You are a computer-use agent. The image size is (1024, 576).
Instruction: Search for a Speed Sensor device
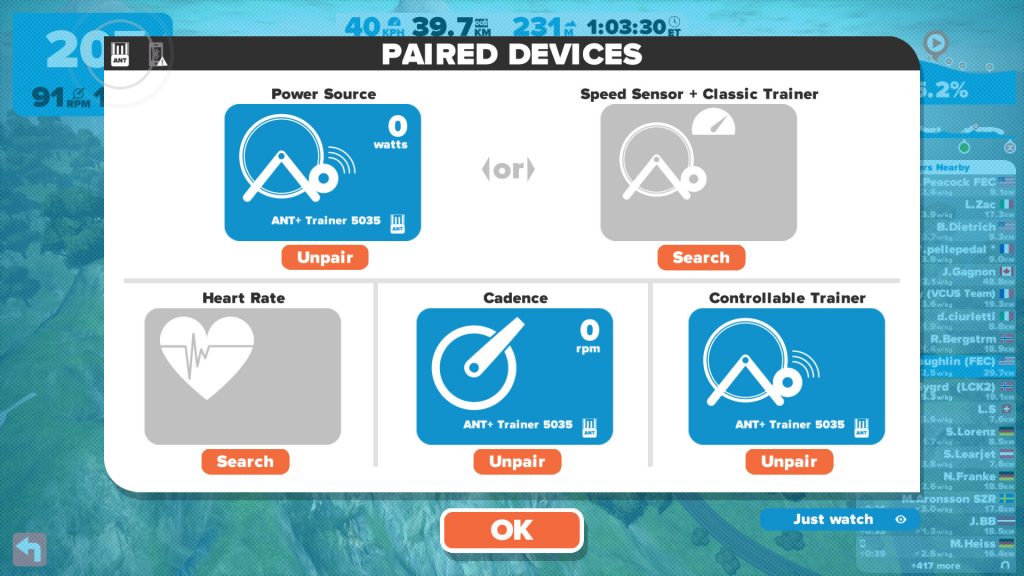(x=701, y=257)
